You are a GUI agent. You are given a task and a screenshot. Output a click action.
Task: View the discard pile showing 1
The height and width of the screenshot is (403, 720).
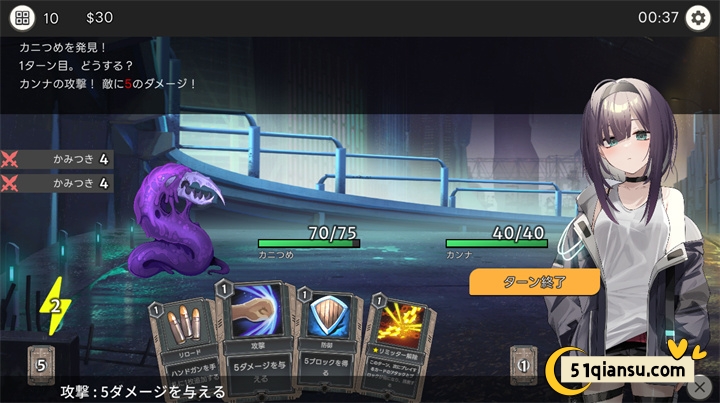pyautogui.click(x=523, y=364)
